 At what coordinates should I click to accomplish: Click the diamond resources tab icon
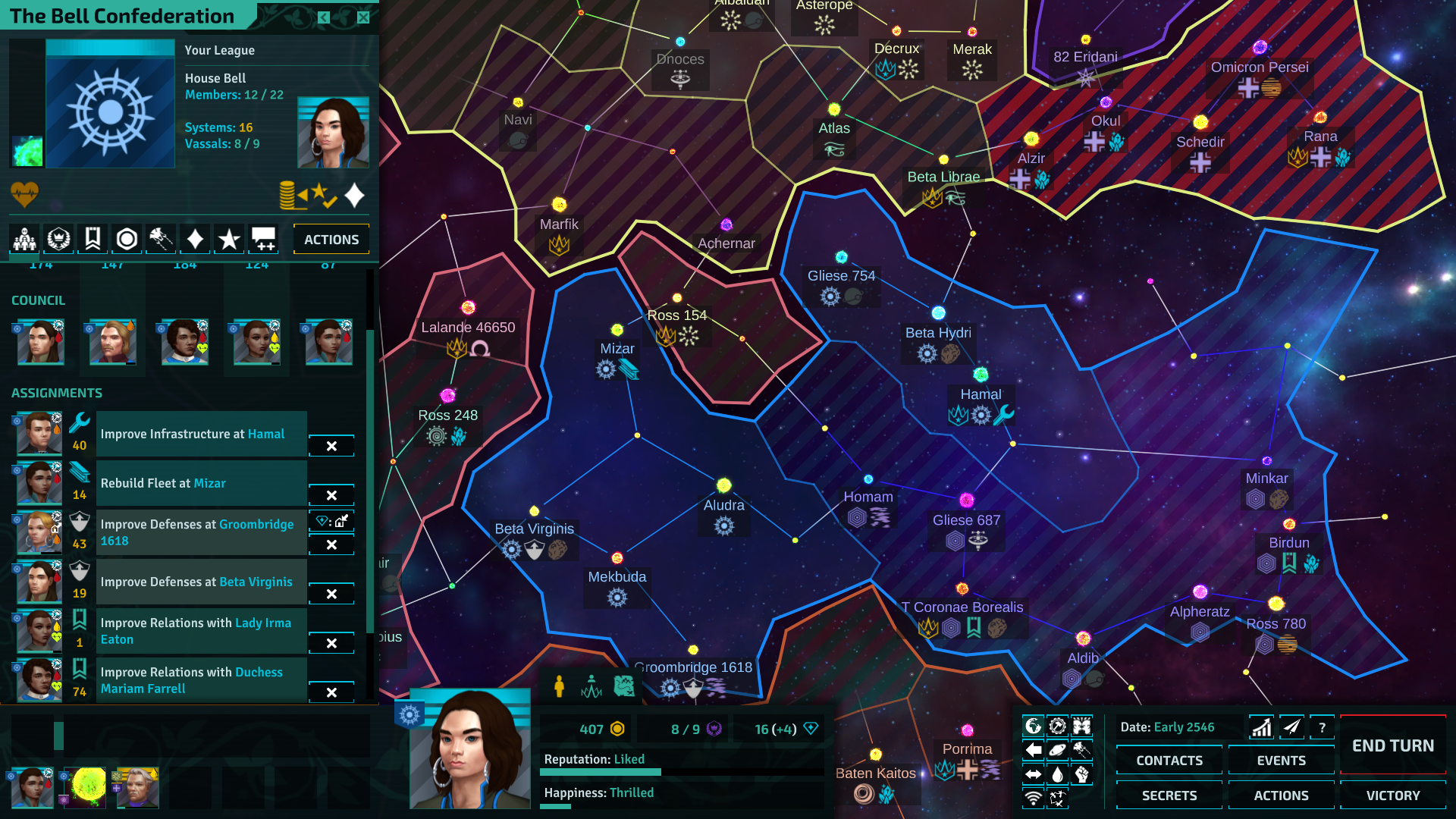tap(195, 238)
